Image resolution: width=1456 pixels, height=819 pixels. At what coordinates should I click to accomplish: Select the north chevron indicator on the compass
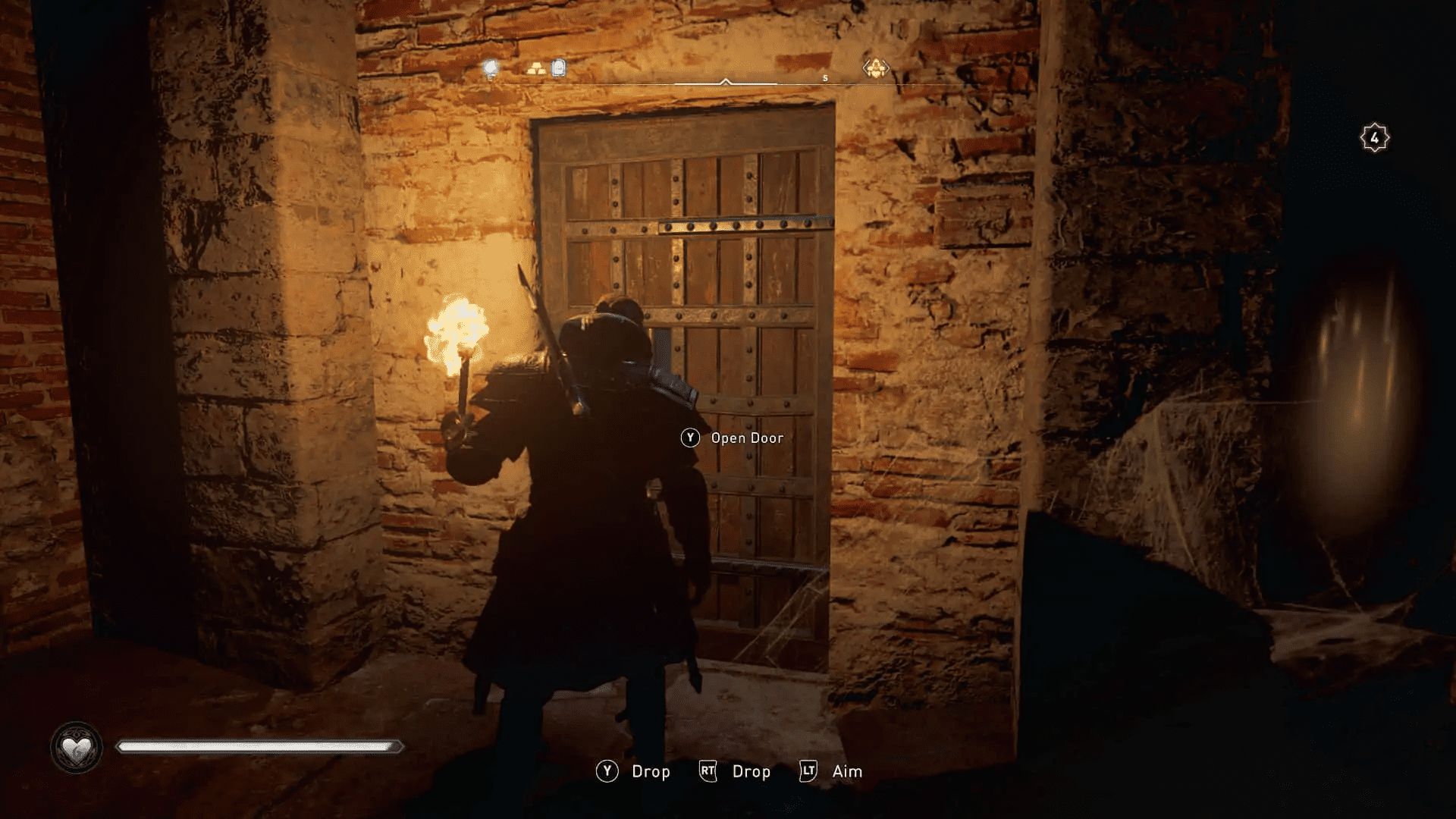point(724,82)
